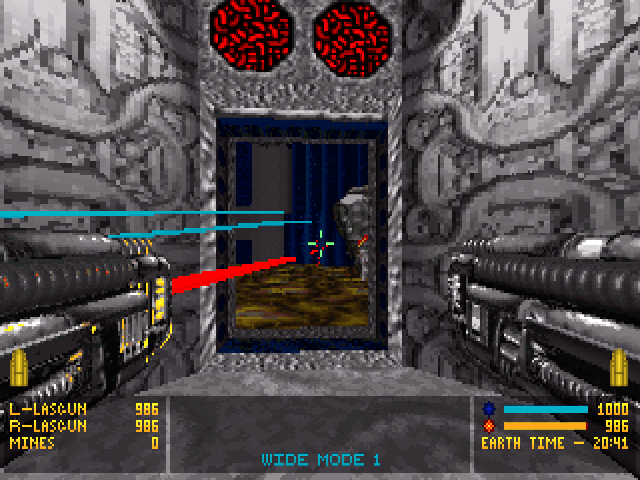Select the R-LASGUN weapon entry
Viewport: 640px width, 480px height.
pos(46,425)
